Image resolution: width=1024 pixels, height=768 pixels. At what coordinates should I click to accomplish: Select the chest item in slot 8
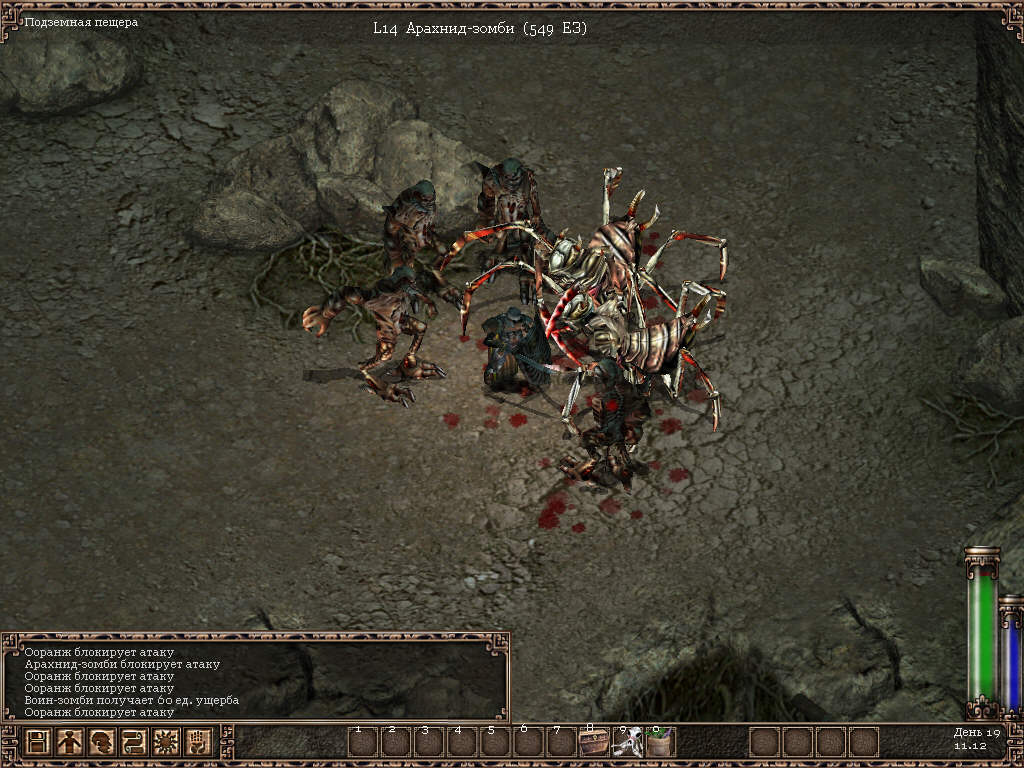tap(594, 742)
